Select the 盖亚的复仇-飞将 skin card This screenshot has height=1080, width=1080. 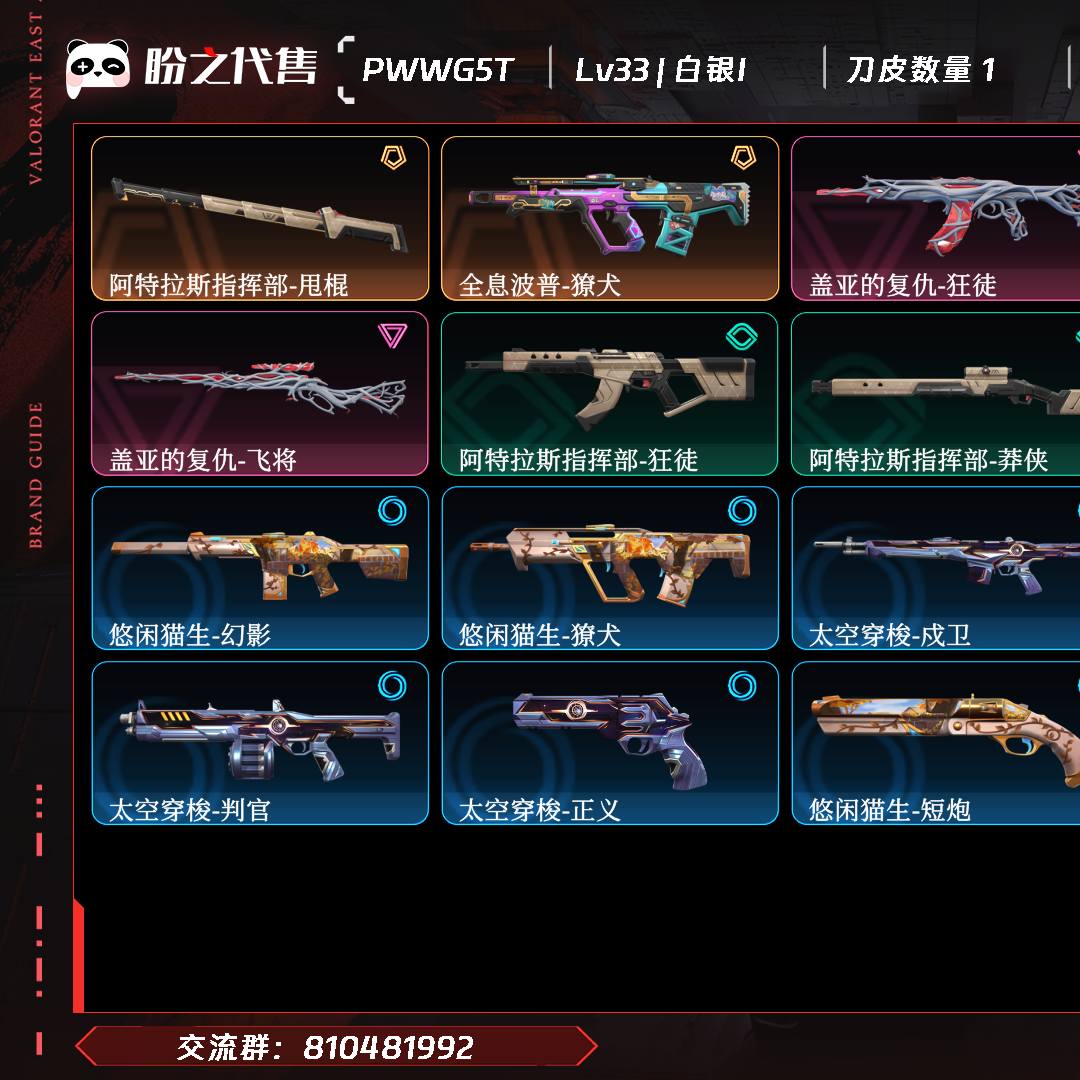(260, 393)
